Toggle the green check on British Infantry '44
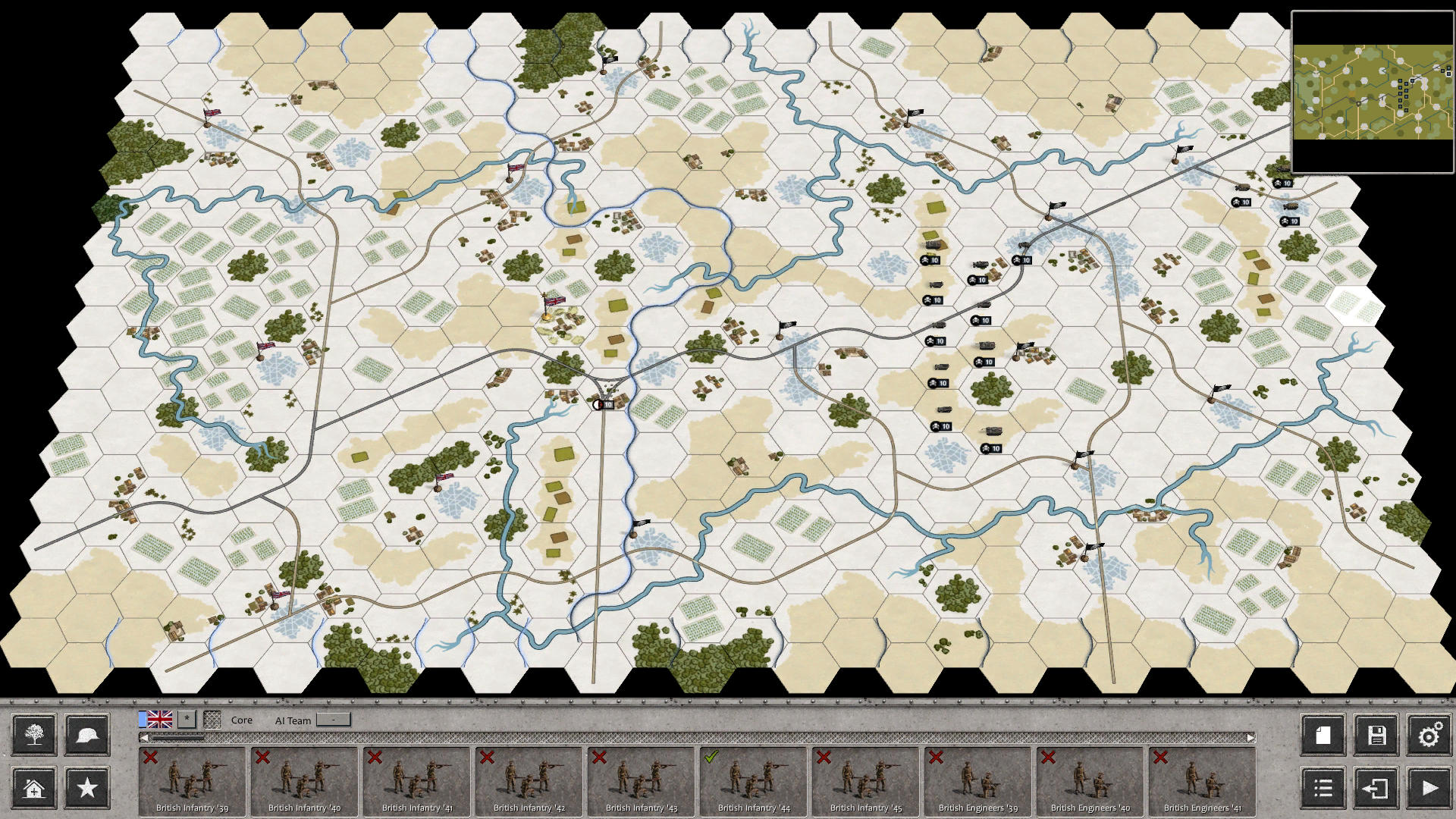This screenshot has width=1456, height=819. 711,757
